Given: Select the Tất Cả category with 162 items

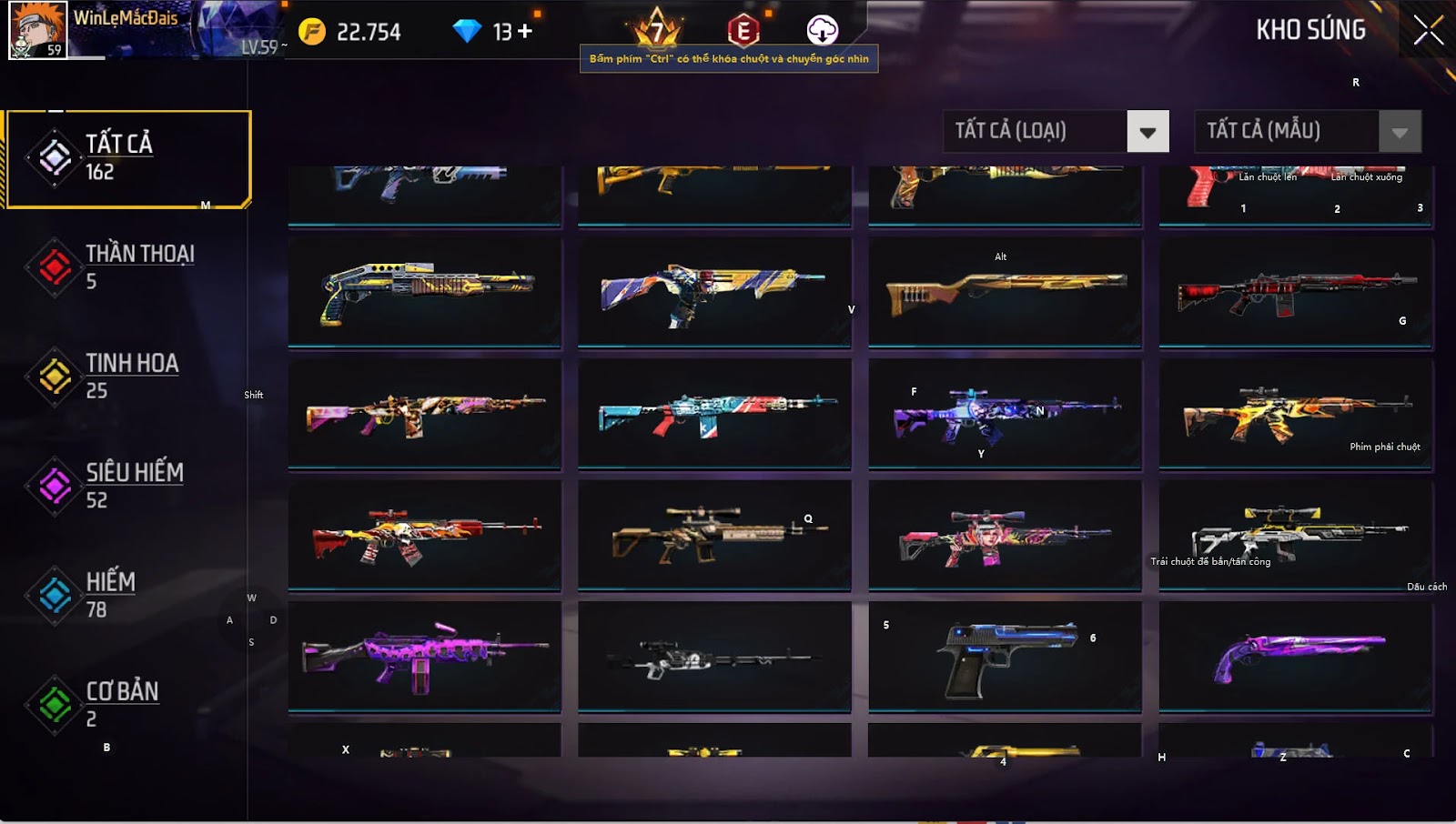Looking at the screenshot, I should pyautogui.click(x=127, y=158).
